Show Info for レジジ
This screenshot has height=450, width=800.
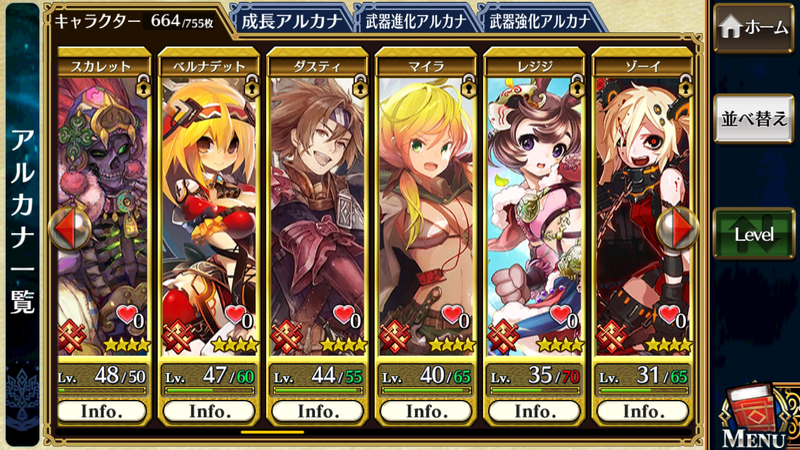(x=532, y=411)
